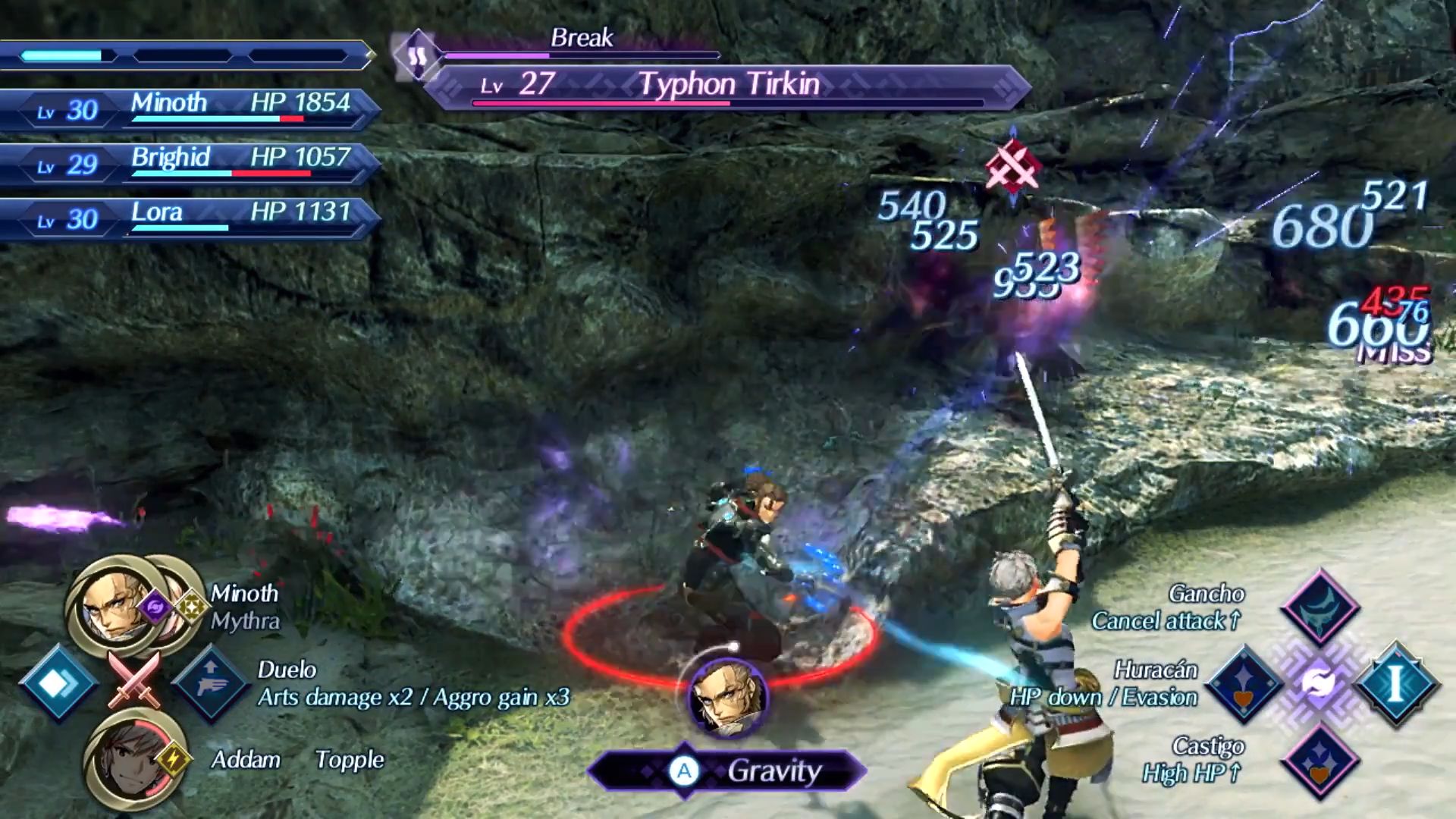Image resolution: width=1456 pixels, height=819 pixels.
Task: Trigger the Castigo art icon
Action: [1319, 761]
